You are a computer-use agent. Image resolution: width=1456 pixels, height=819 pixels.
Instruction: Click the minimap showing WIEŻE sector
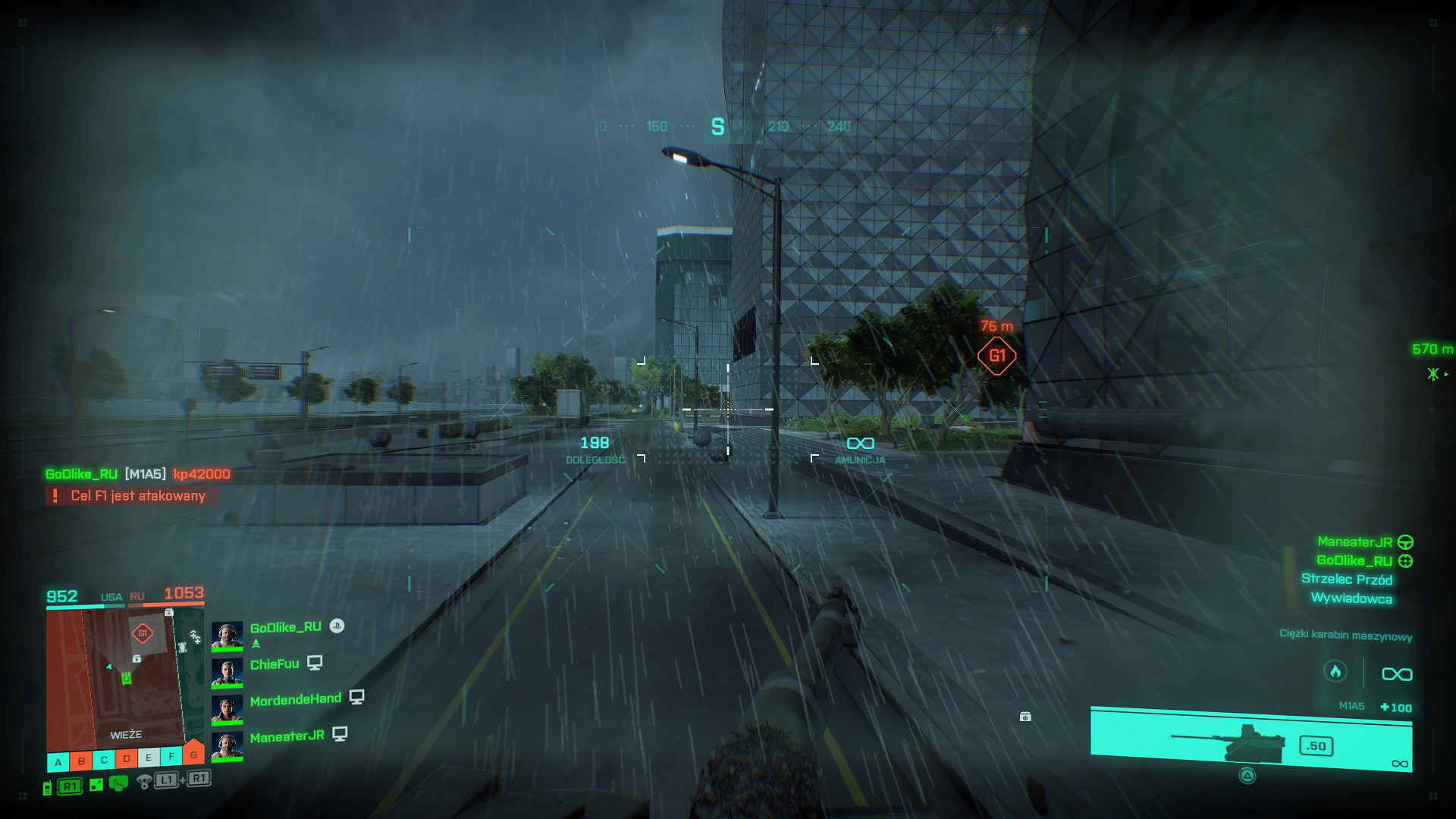pyautogui.click(x=115, y=679)
